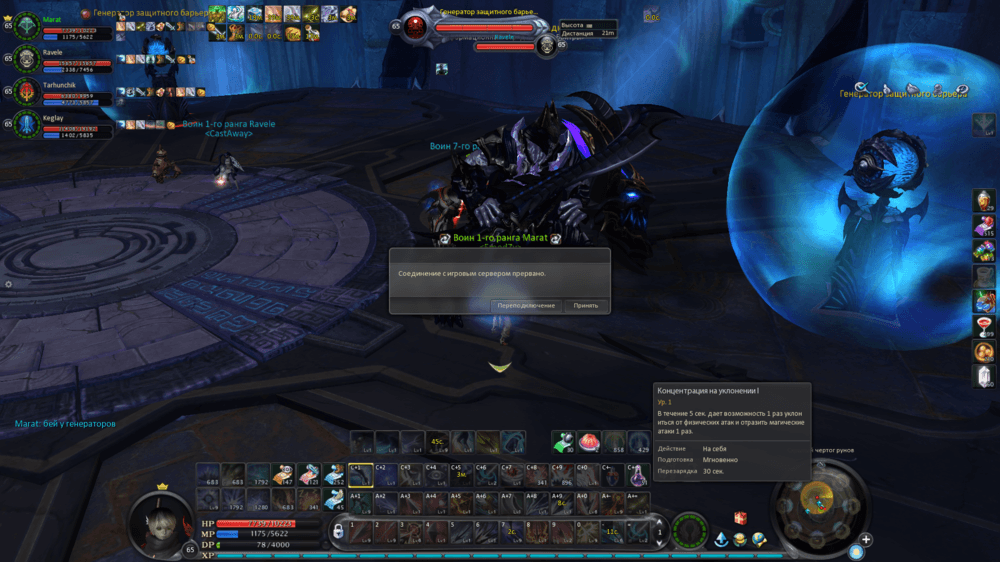The image size is (1000, 562).
Task: Open the red gift box icon
Action: [741, 518]
